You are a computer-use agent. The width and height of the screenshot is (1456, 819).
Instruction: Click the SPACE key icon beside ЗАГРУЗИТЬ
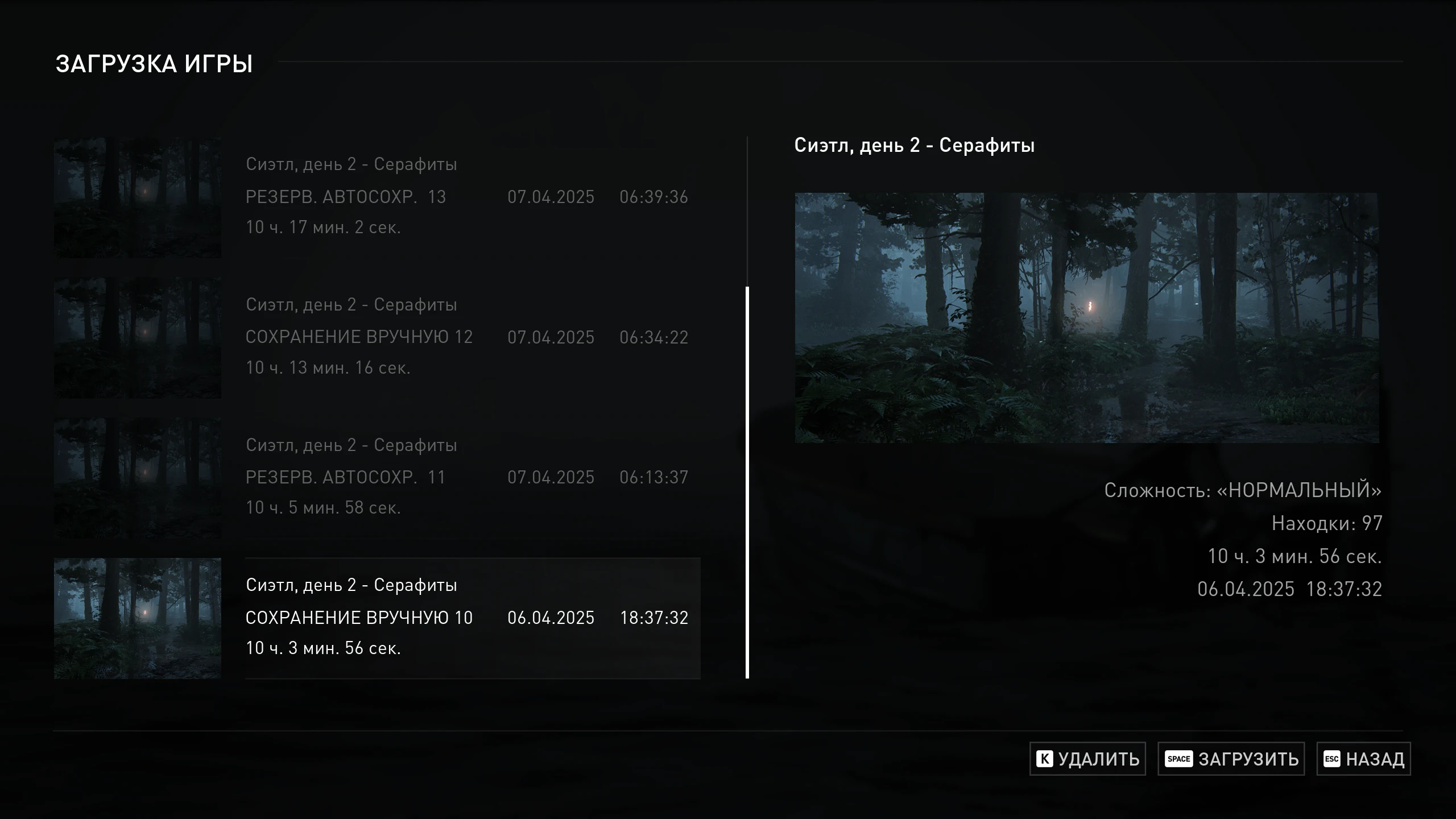1180,759
